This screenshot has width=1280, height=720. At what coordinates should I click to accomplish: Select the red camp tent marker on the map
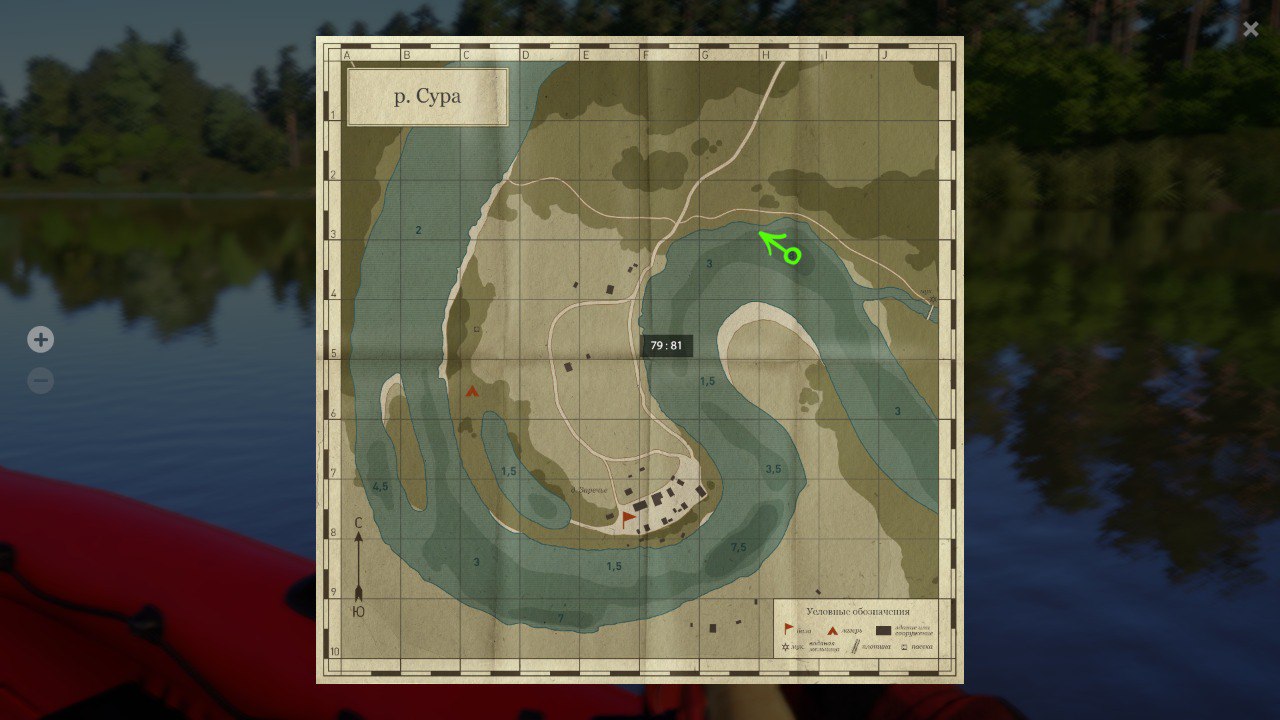tap(472, 392)
